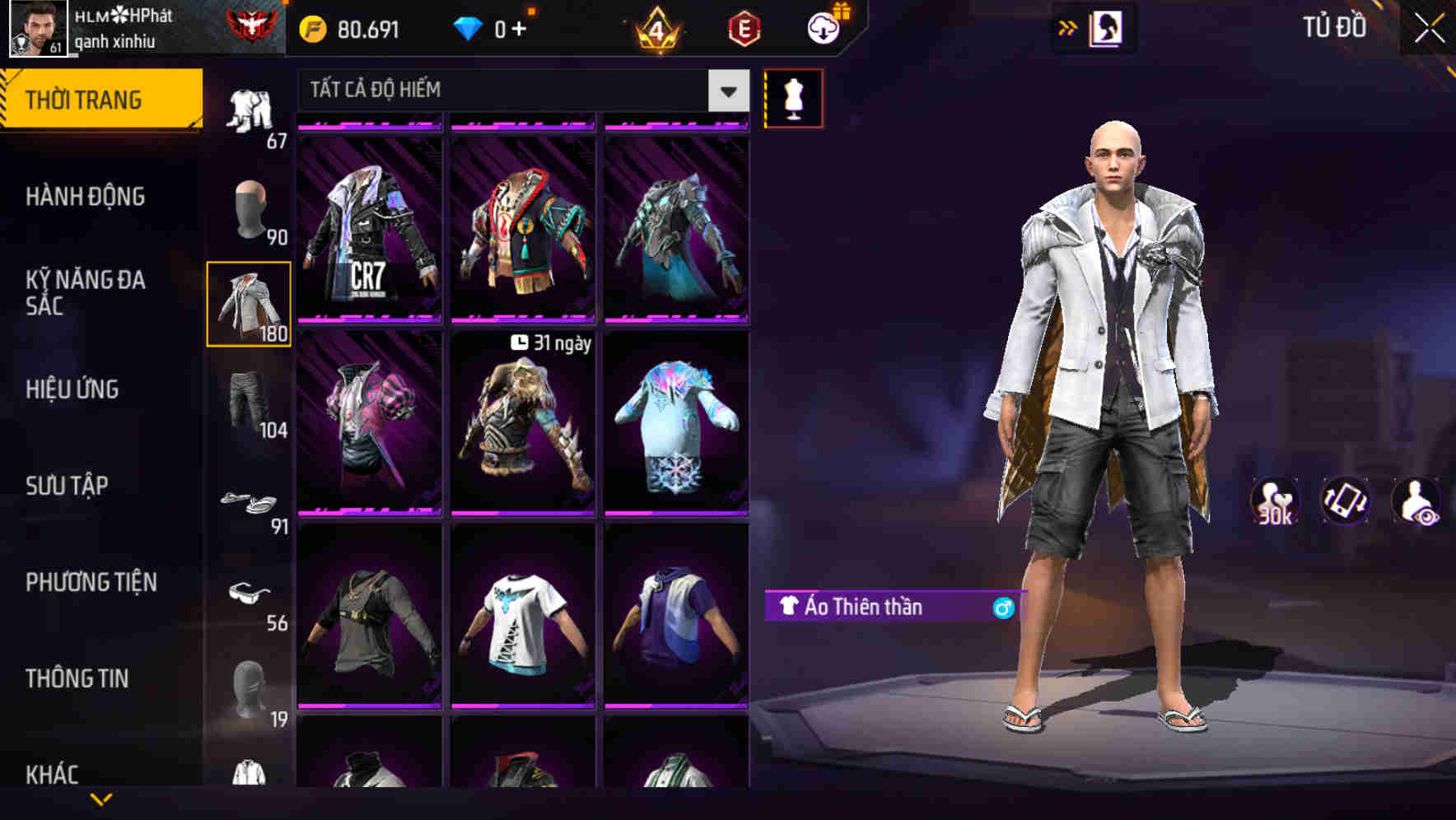Click the cloud download gift button
The image size is (1456, 820).
[824, 27]
